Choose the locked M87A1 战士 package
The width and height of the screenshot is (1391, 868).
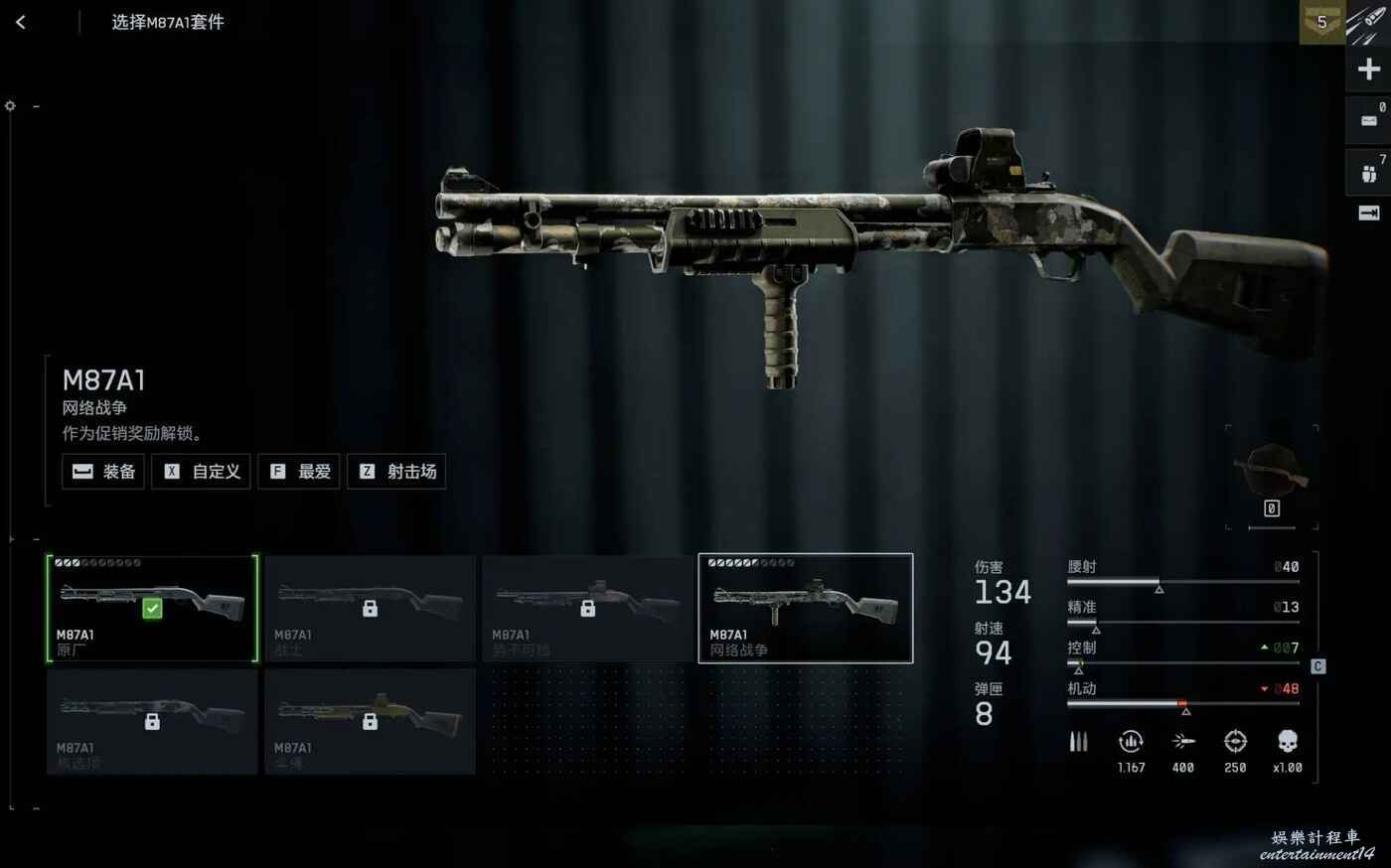(370, 609)
